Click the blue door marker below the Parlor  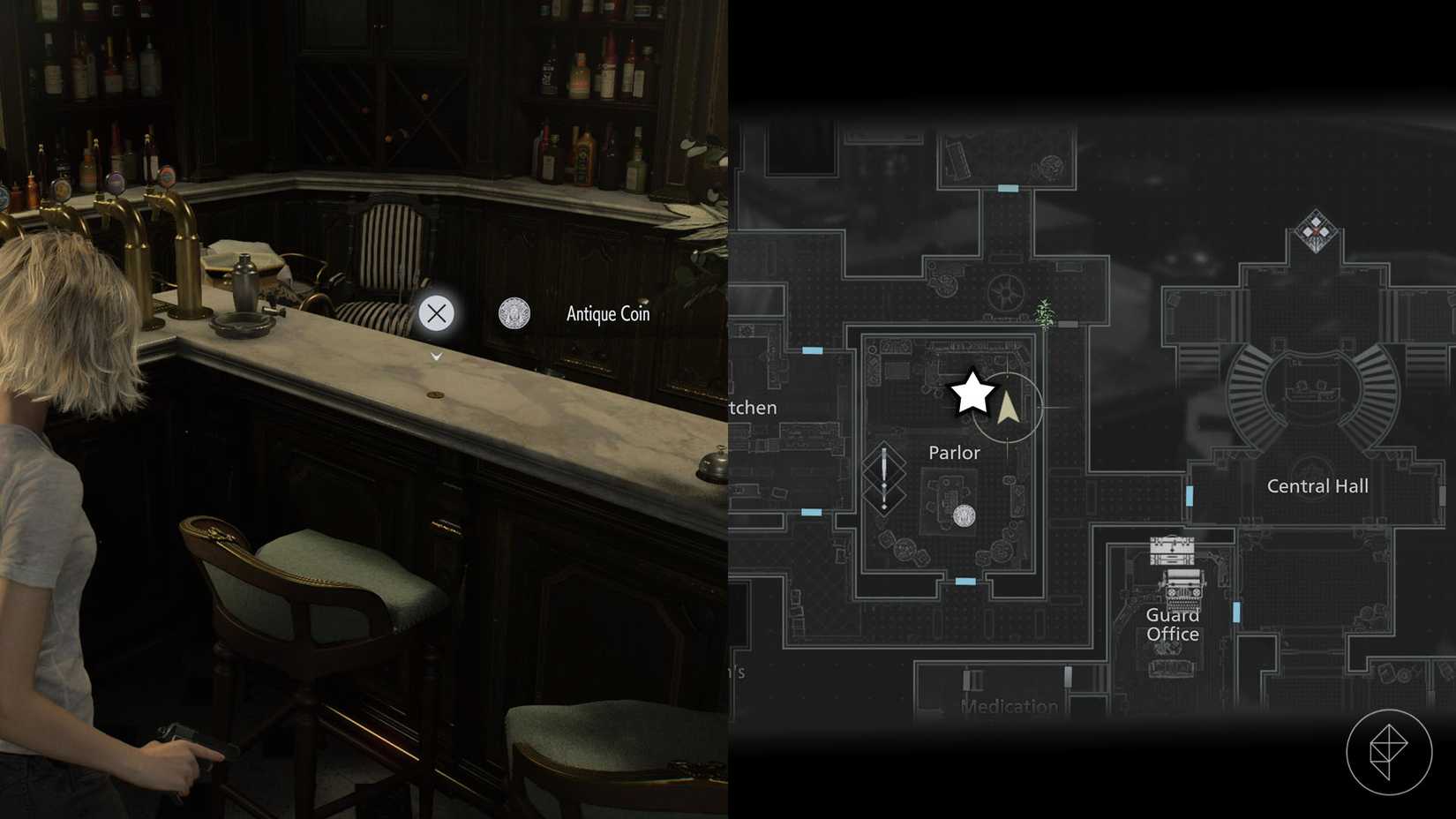click(966, 581)
